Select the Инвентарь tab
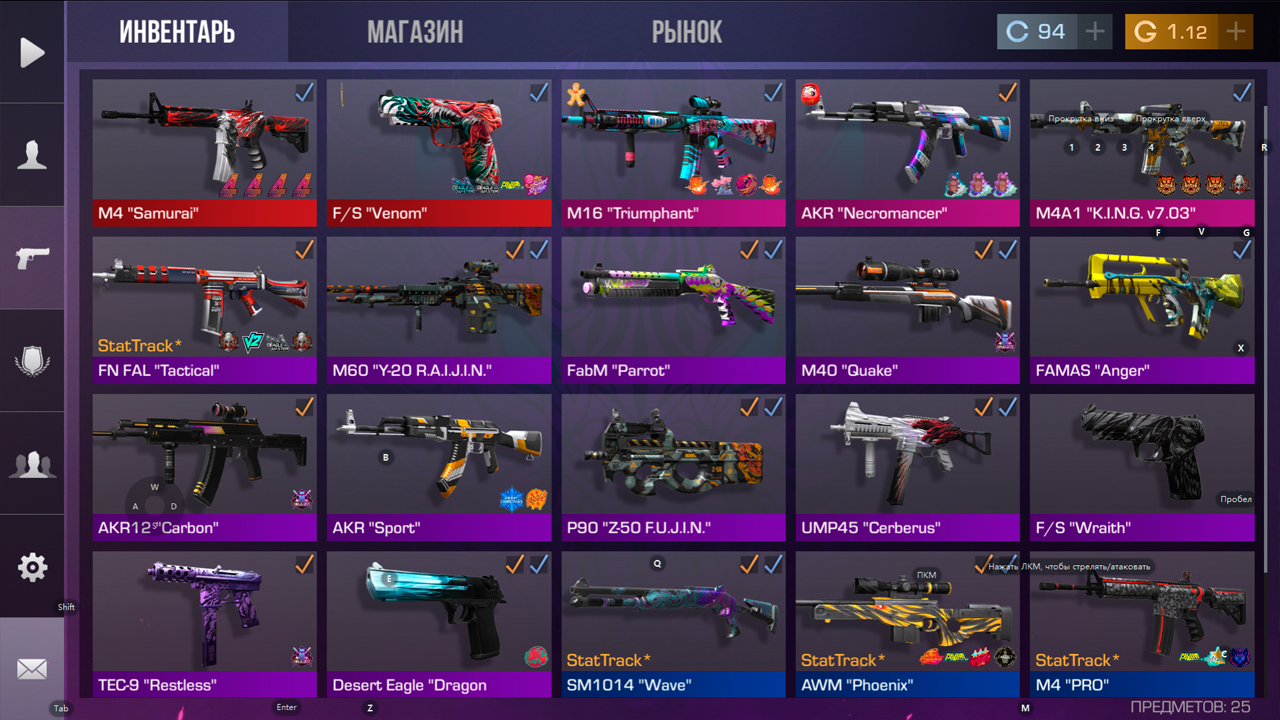Screen dimensions: 1280x720 coord(177,32)
